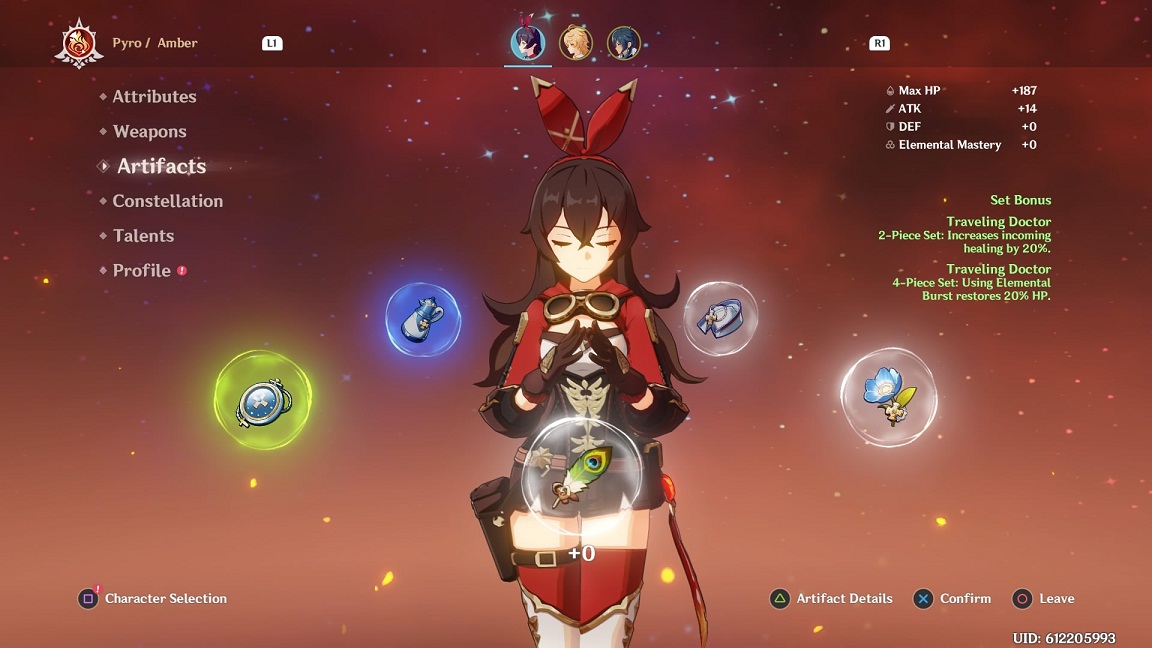
Task: Open Character Selection
Action: pyautogui.click(x=153, y=599)
